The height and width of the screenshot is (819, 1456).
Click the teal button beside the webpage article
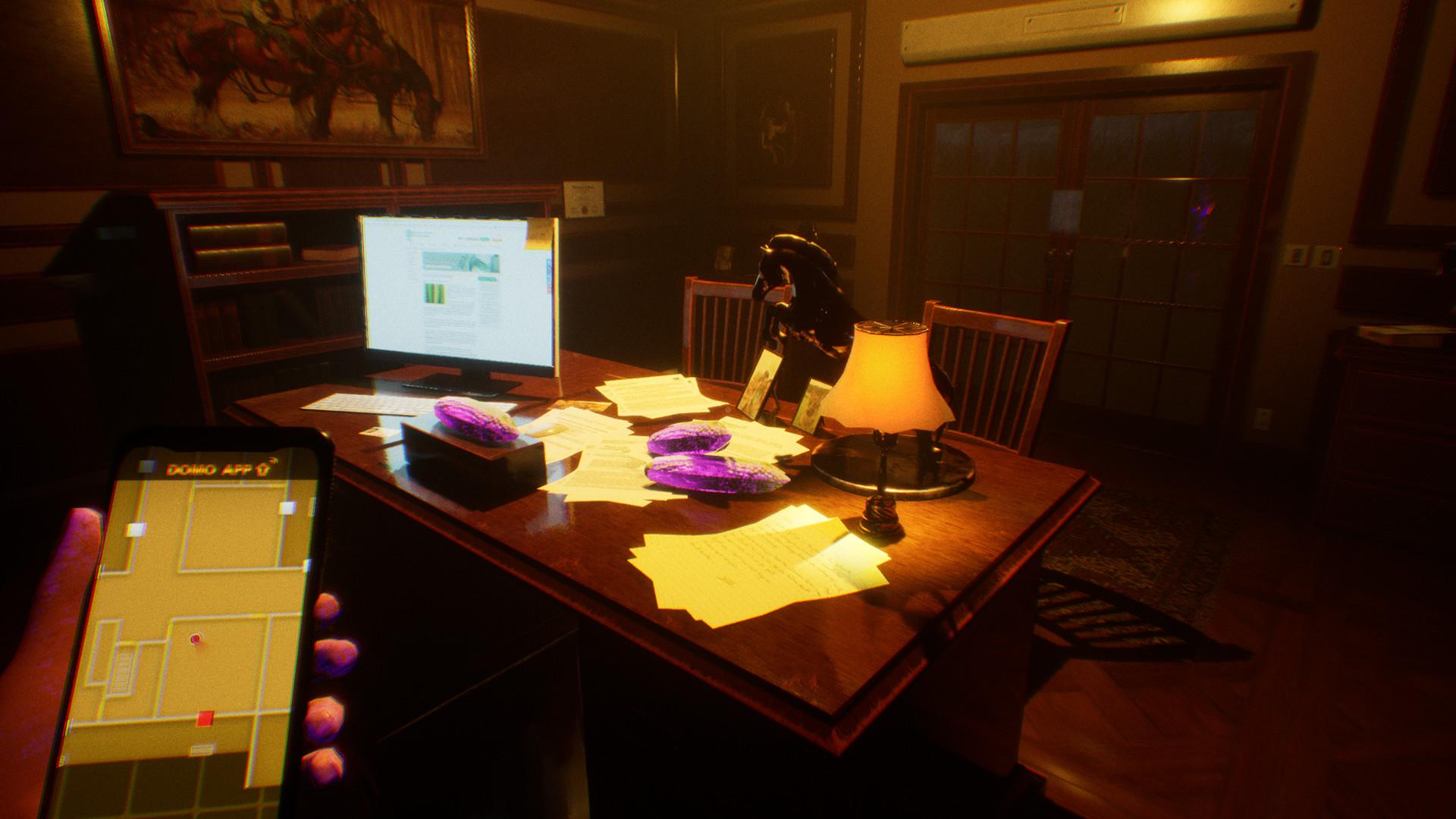(x=487, y=278)
